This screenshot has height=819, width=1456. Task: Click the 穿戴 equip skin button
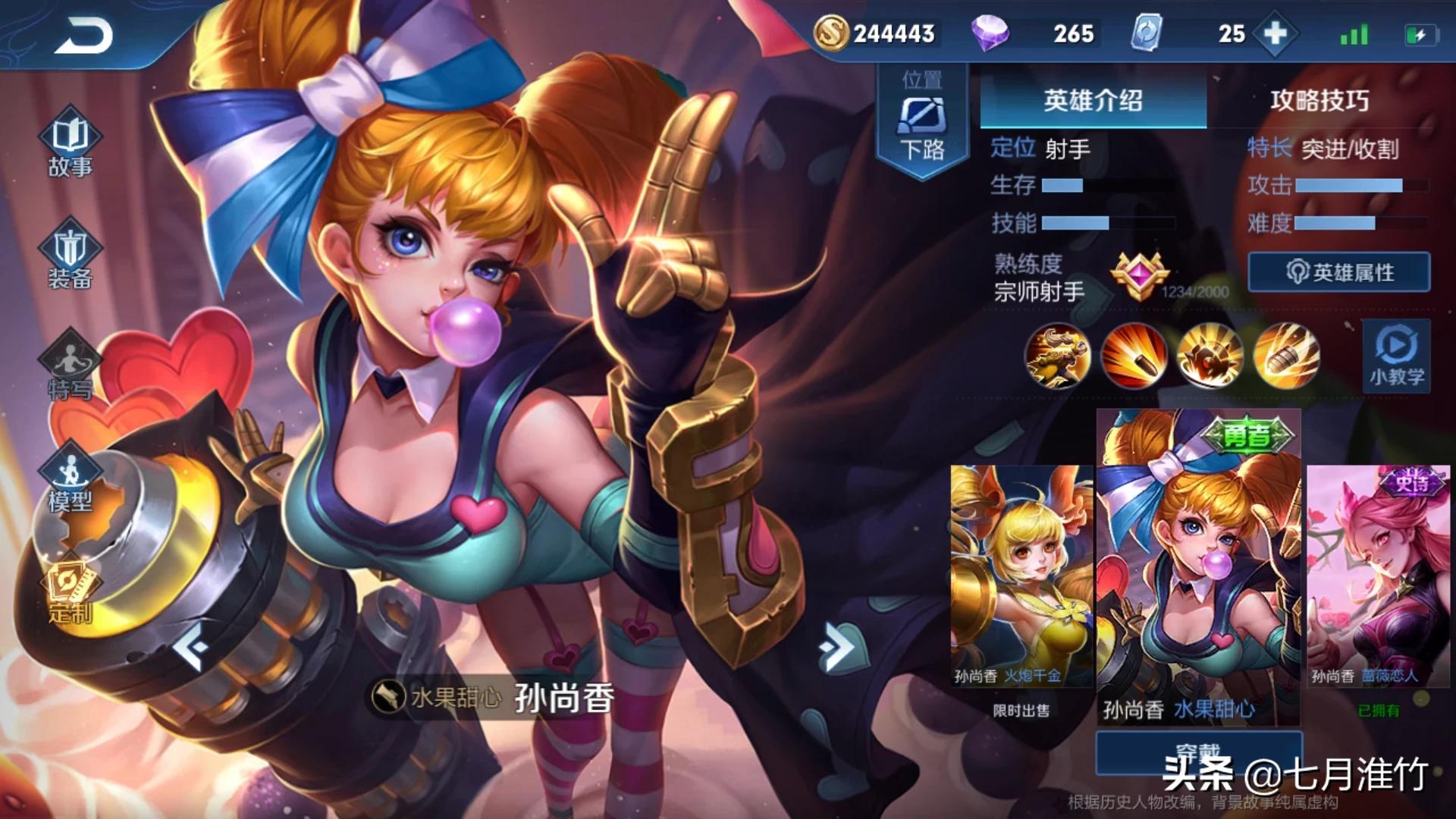[x=1198, y=752]
